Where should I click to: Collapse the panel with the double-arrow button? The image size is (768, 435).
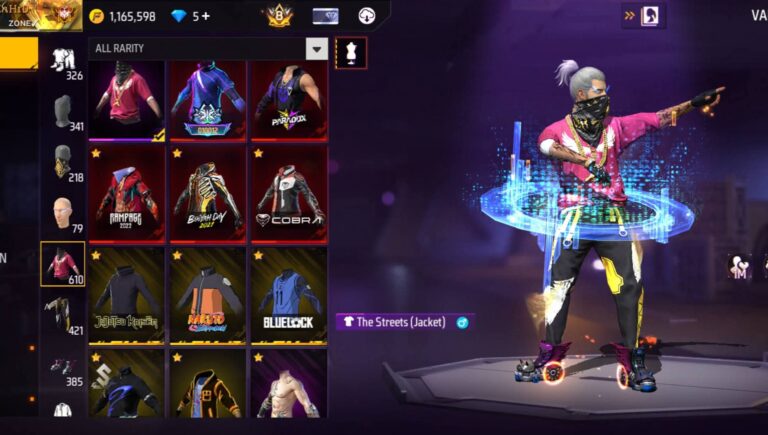(630, 15)
